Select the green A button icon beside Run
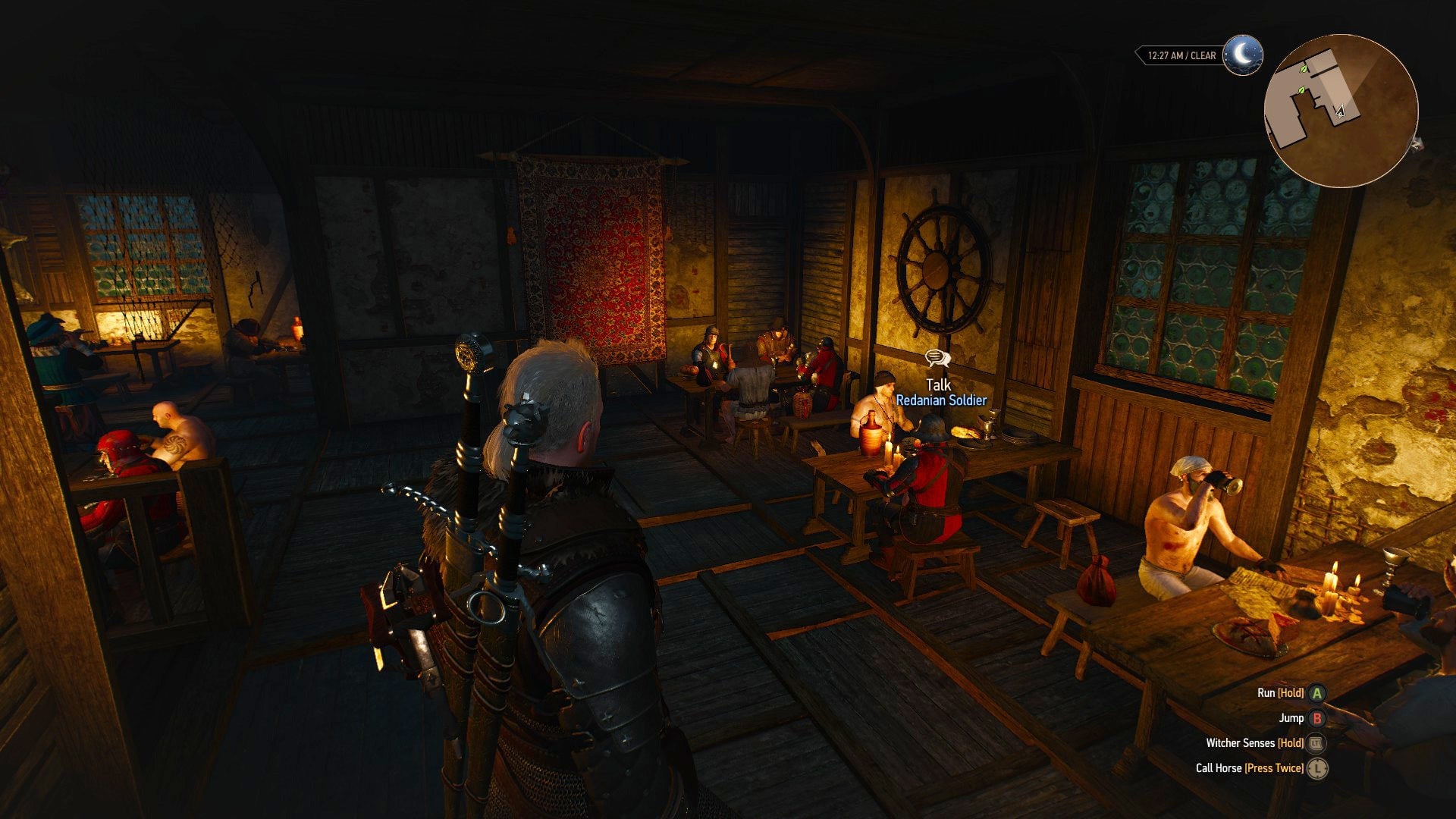The height and width of the screenshot is (819, 1456). pos(1316,693)
